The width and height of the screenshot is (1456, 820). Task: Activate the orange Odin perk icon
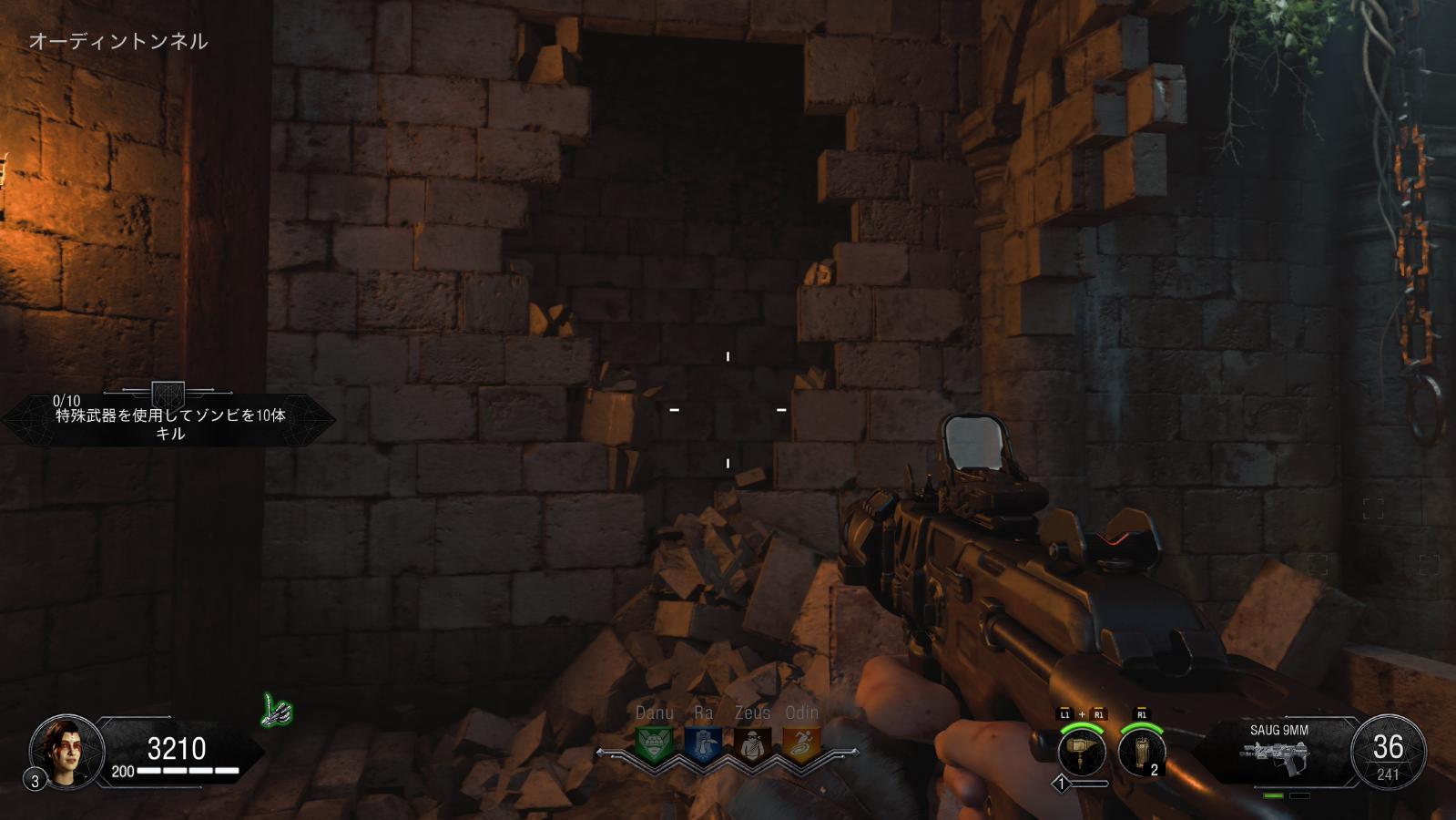[x=801, y=745]
